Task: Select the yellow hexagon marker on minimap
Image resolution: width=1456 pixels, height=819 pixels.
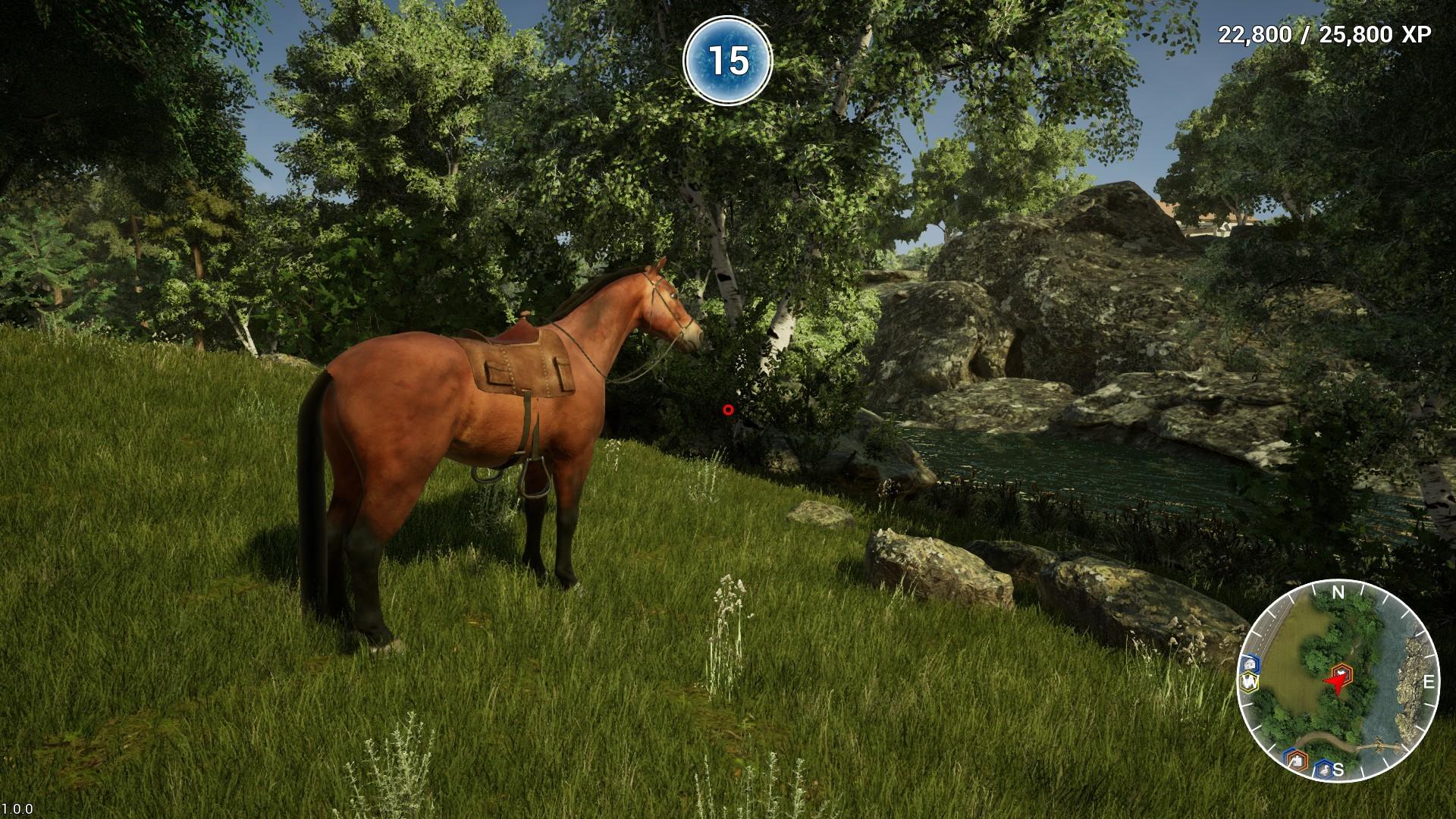Action: point(1248,682)
